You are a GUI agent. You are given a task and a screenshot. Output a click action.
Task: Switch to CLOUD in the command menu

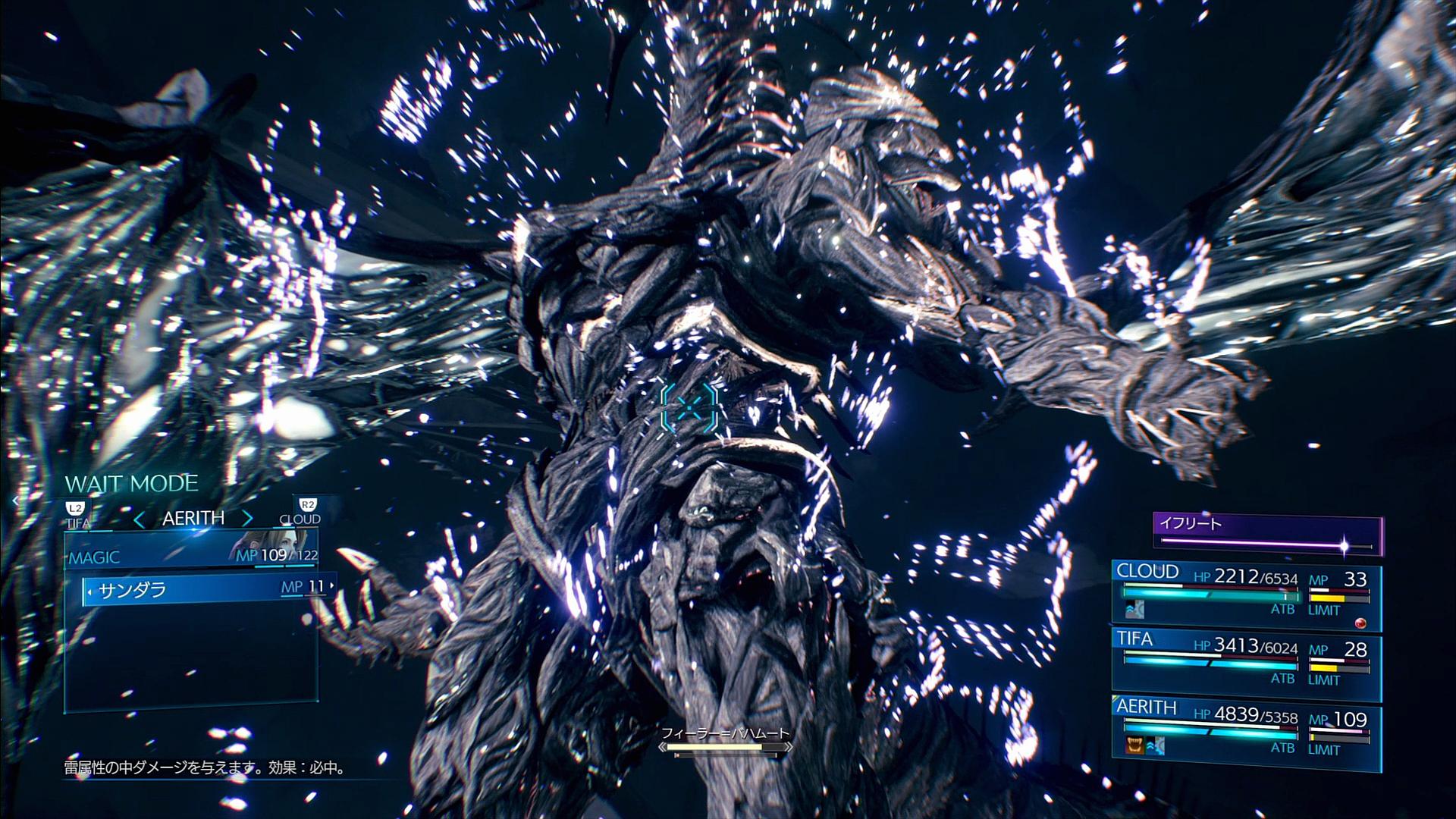(301, 513)
